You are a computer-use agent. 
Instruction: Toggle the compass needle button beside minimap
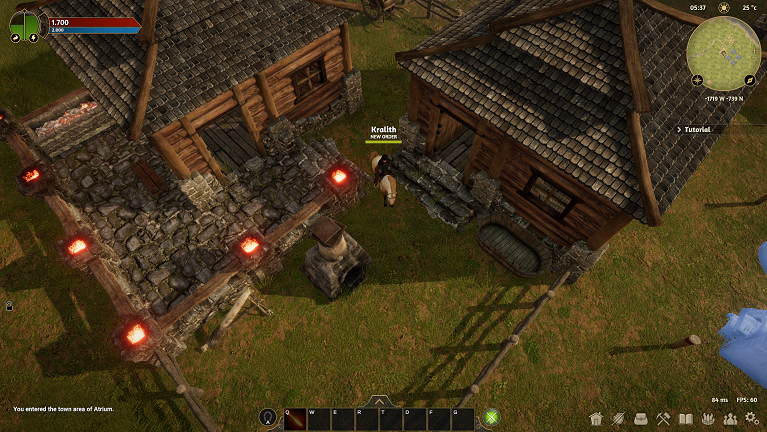pos(749,79)
